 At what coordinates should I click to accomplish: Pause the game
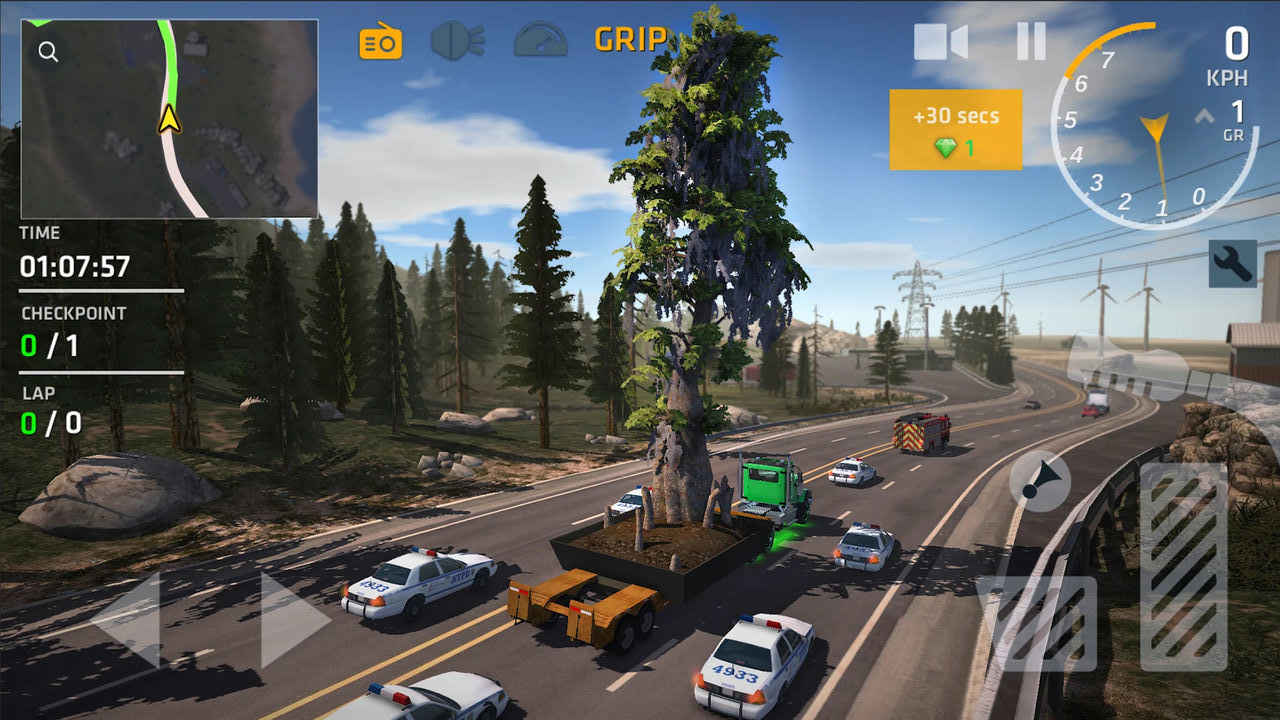click(x=1031, y=41)
